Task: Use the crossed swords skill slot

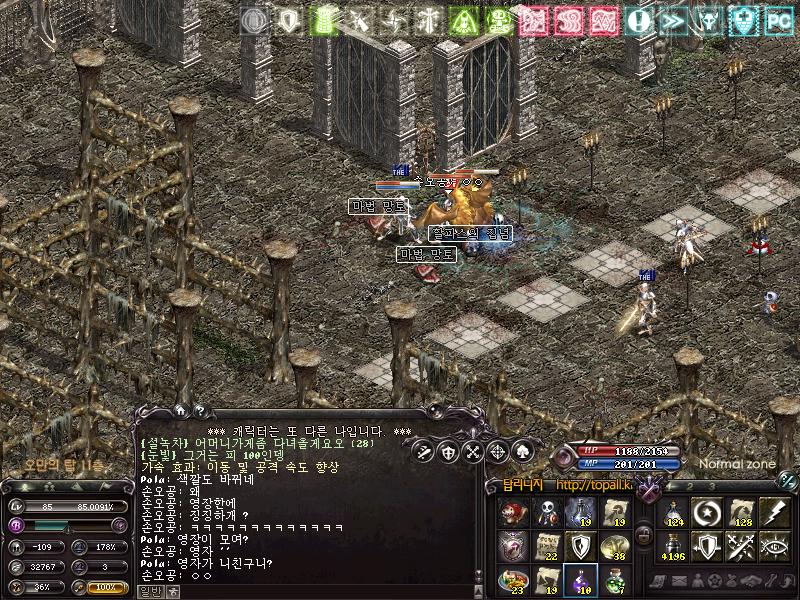Action: click(741, 546)
